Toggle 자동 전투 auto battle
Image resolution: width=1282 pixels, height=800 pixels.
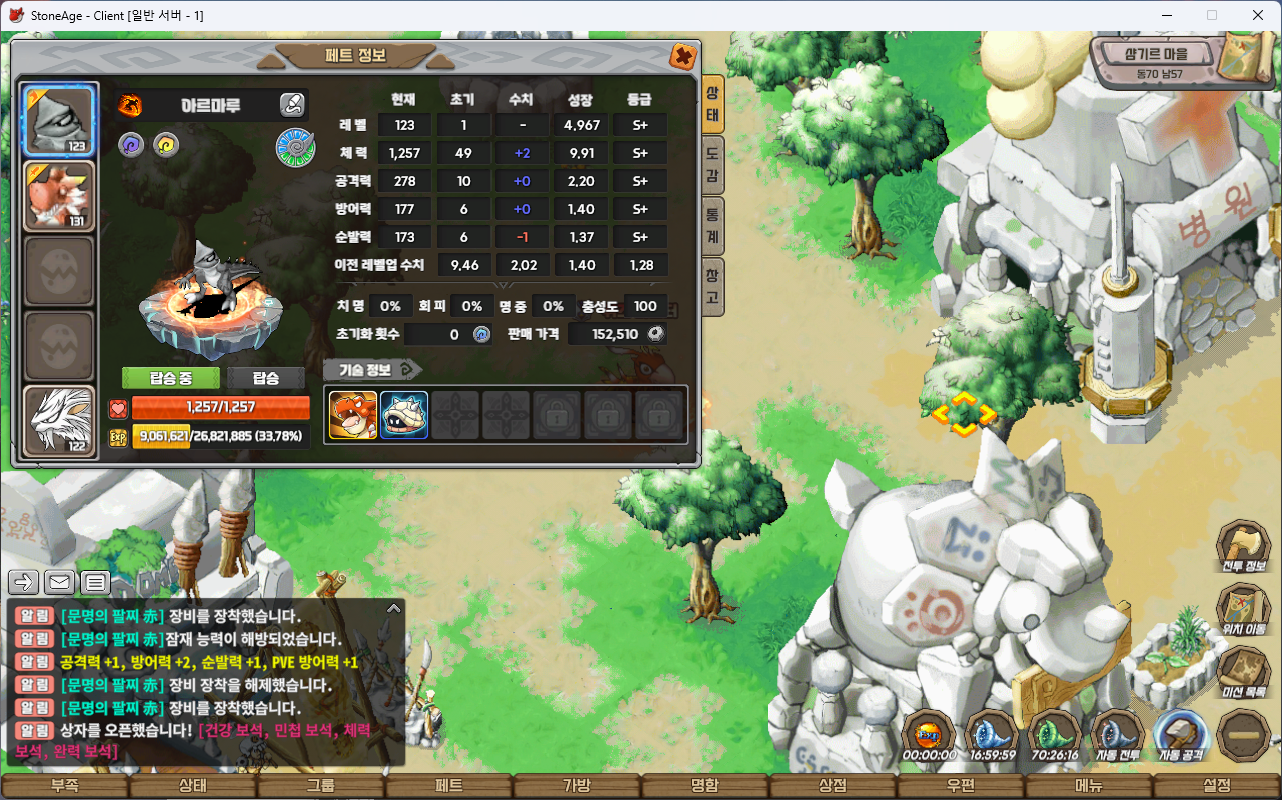(1118, 737)
